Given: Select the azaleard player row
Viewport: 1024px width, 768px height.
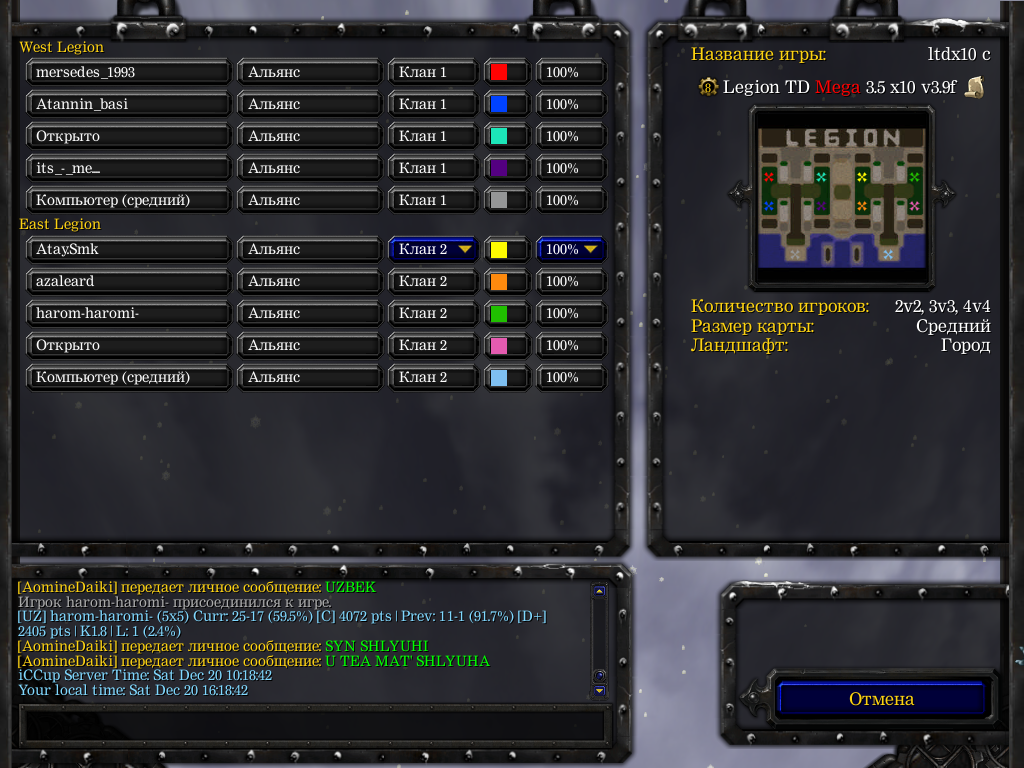Looking at the screenshot, I should point(129,281).
